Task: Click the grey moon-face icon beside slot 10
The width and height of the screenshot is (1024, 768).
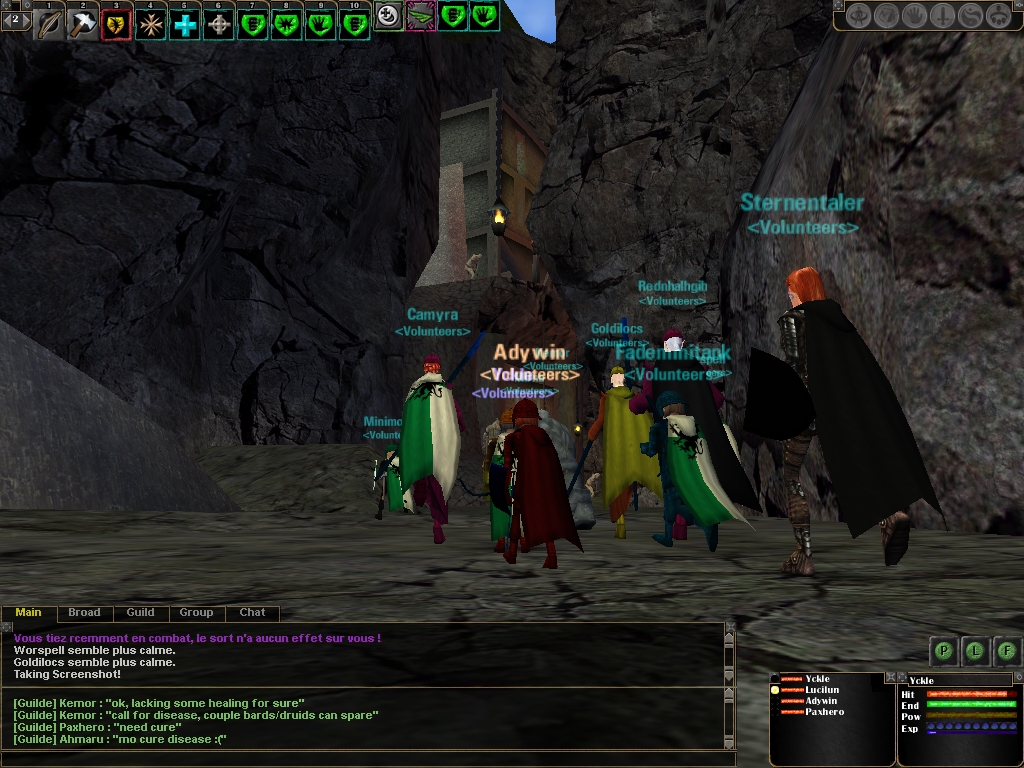Action: tap(389, 15)
